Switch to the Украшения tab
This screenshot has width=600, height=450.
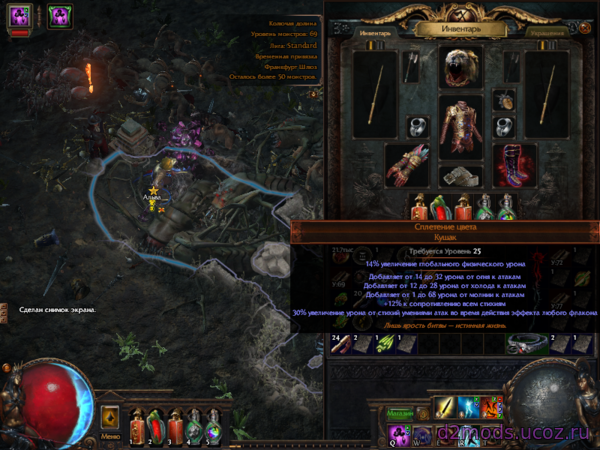click(546, 32)
